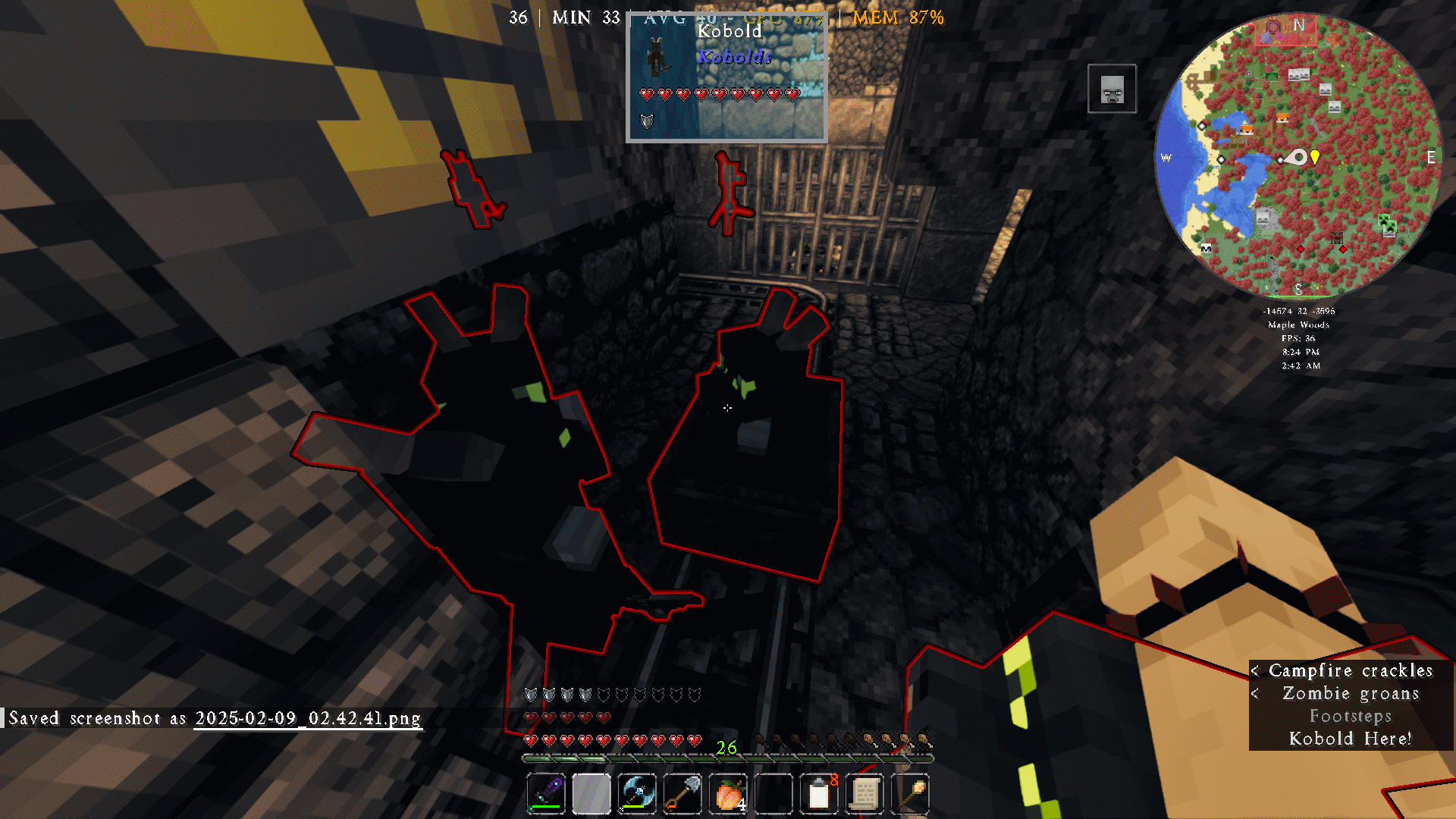Select the Kobold Here! subtitle entry

(1350, 739)
